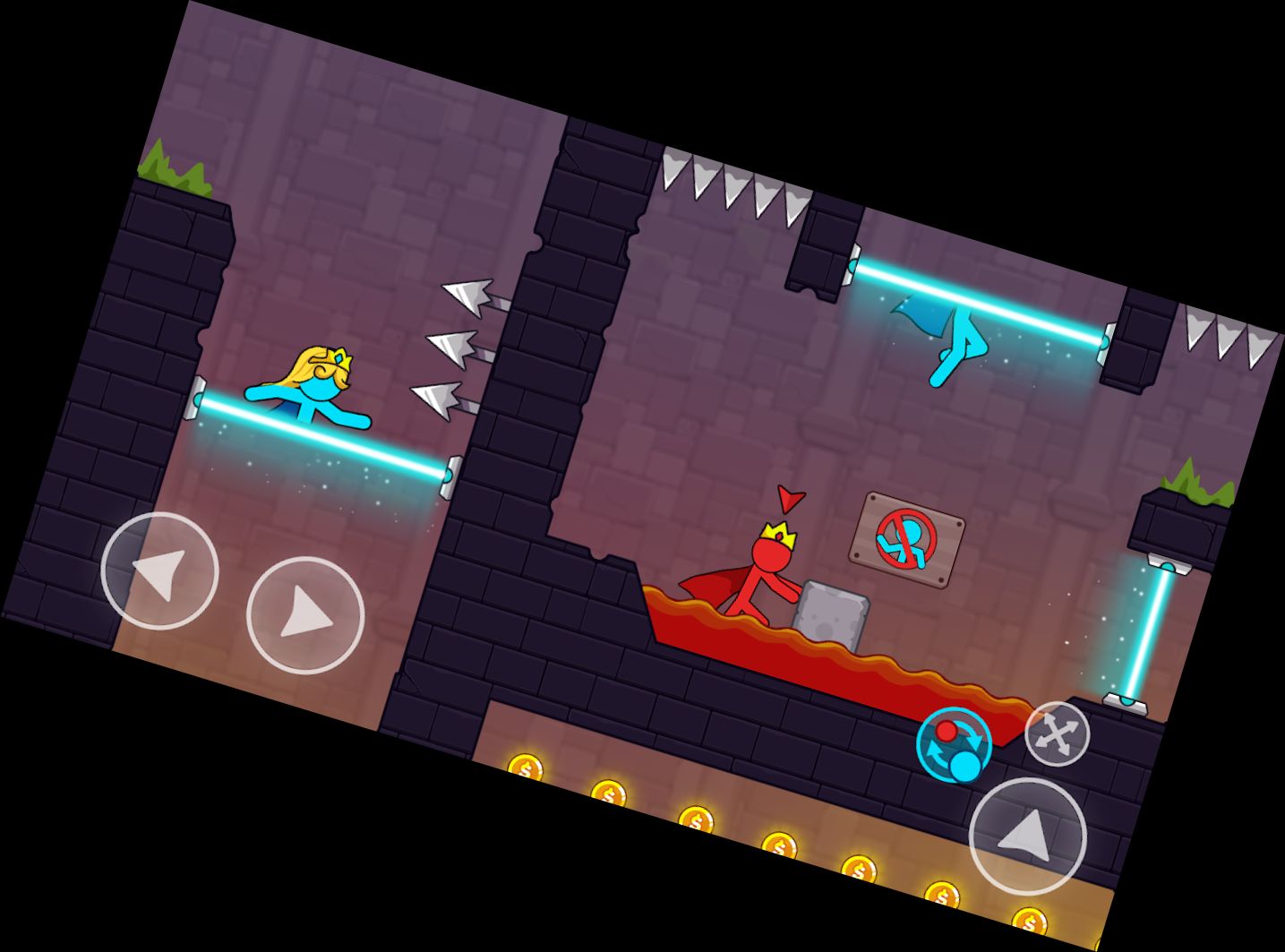Tap the gray stone block near Red stickman
Viewport: 1285px width, 952px height.
(830, 613)
